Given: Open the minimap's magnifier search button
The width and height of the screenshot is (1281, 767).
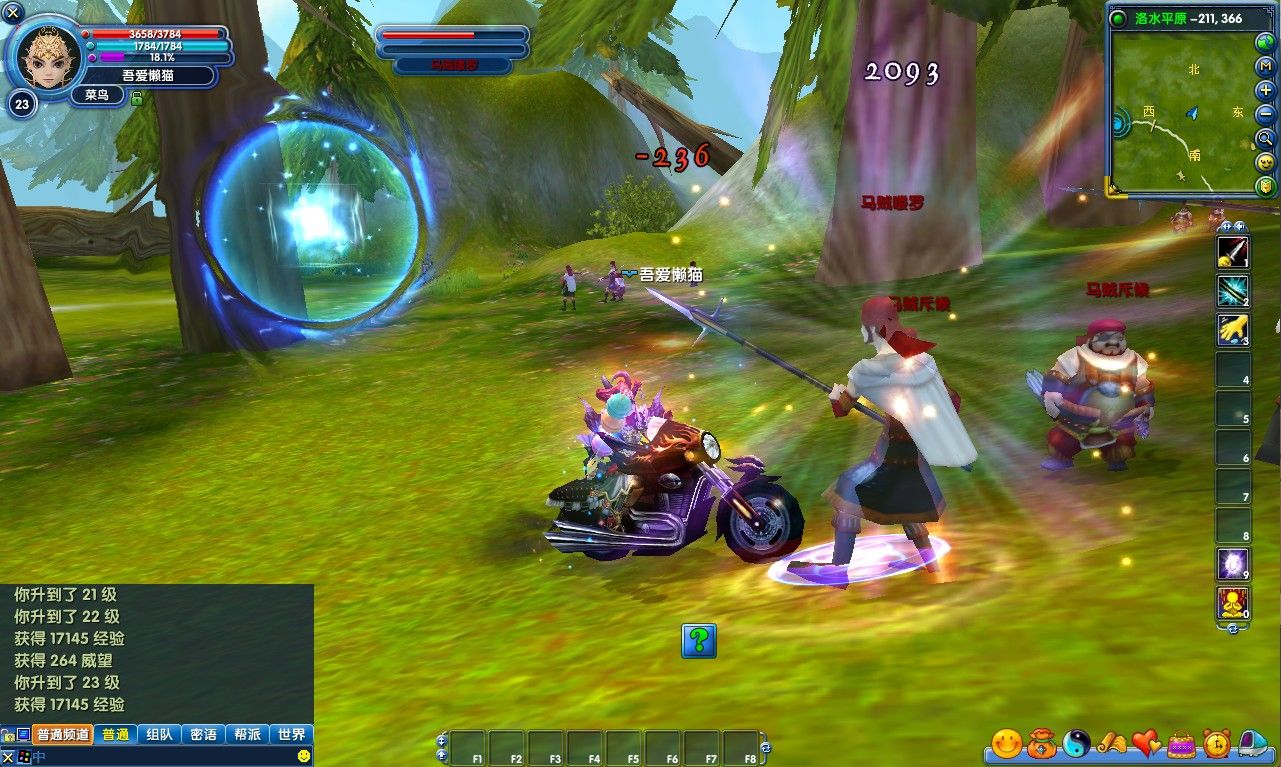Looking at the screenshot, I should pos(1266,138).
